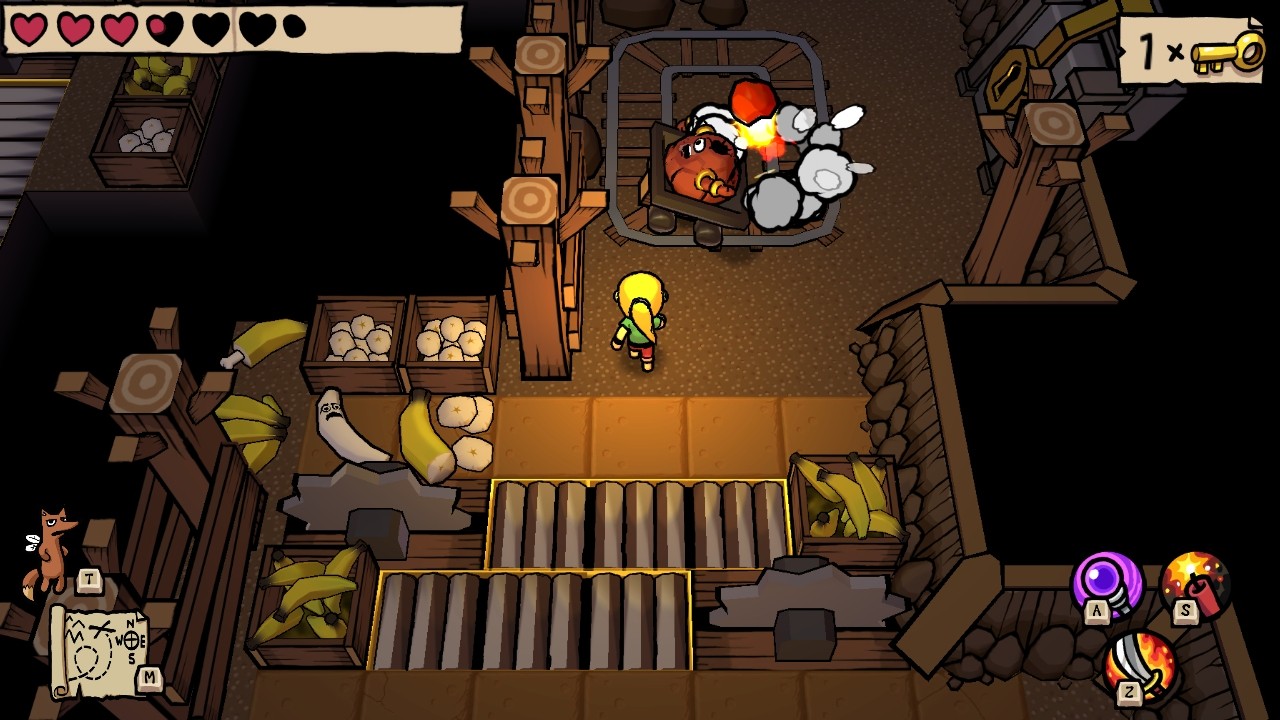Screen dimensions: 1280x720
Task: Select the purple portal wand item
Action: 1107,582
